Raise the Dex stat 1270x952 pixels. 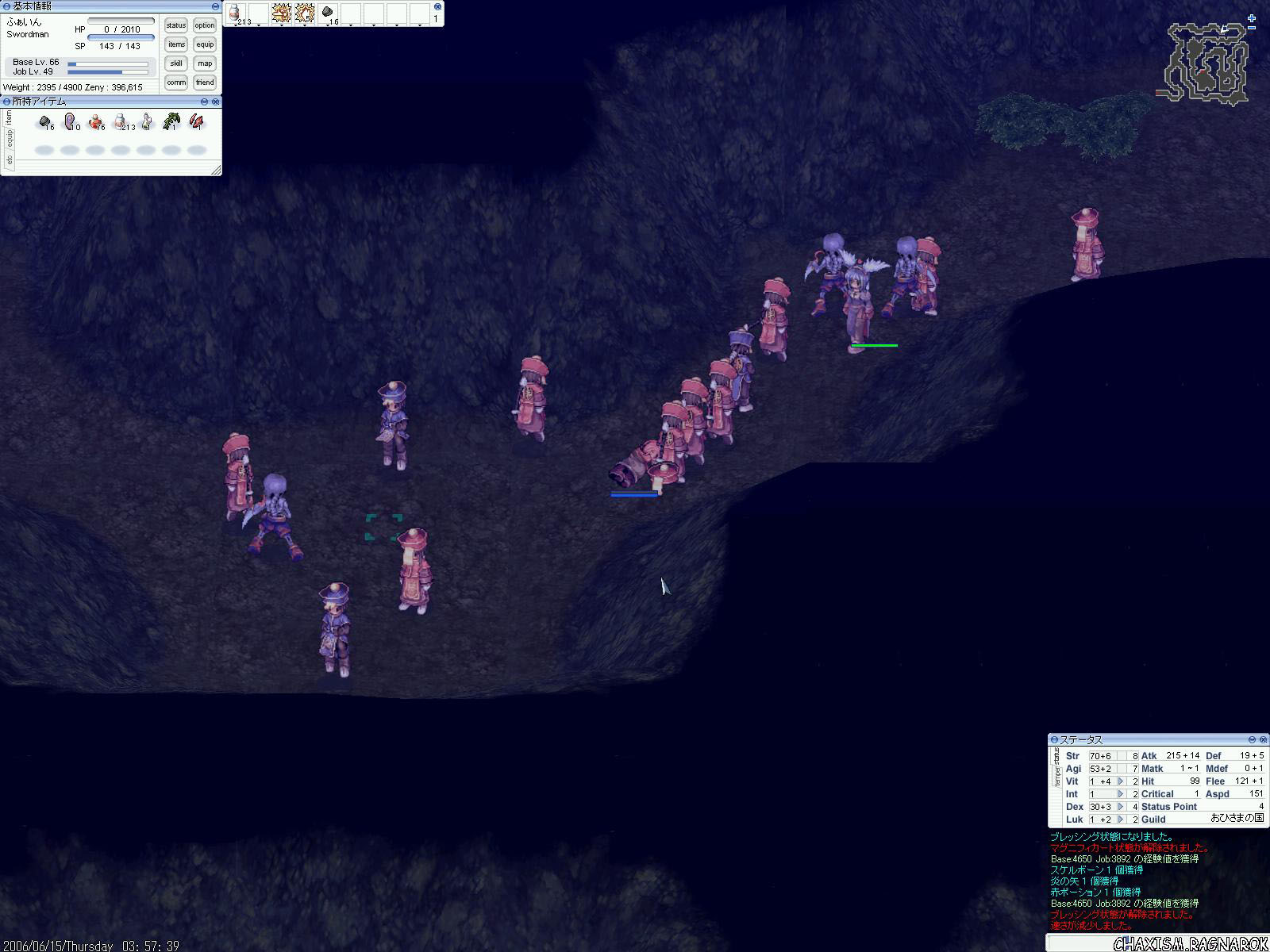click(x=1120, y=807)
